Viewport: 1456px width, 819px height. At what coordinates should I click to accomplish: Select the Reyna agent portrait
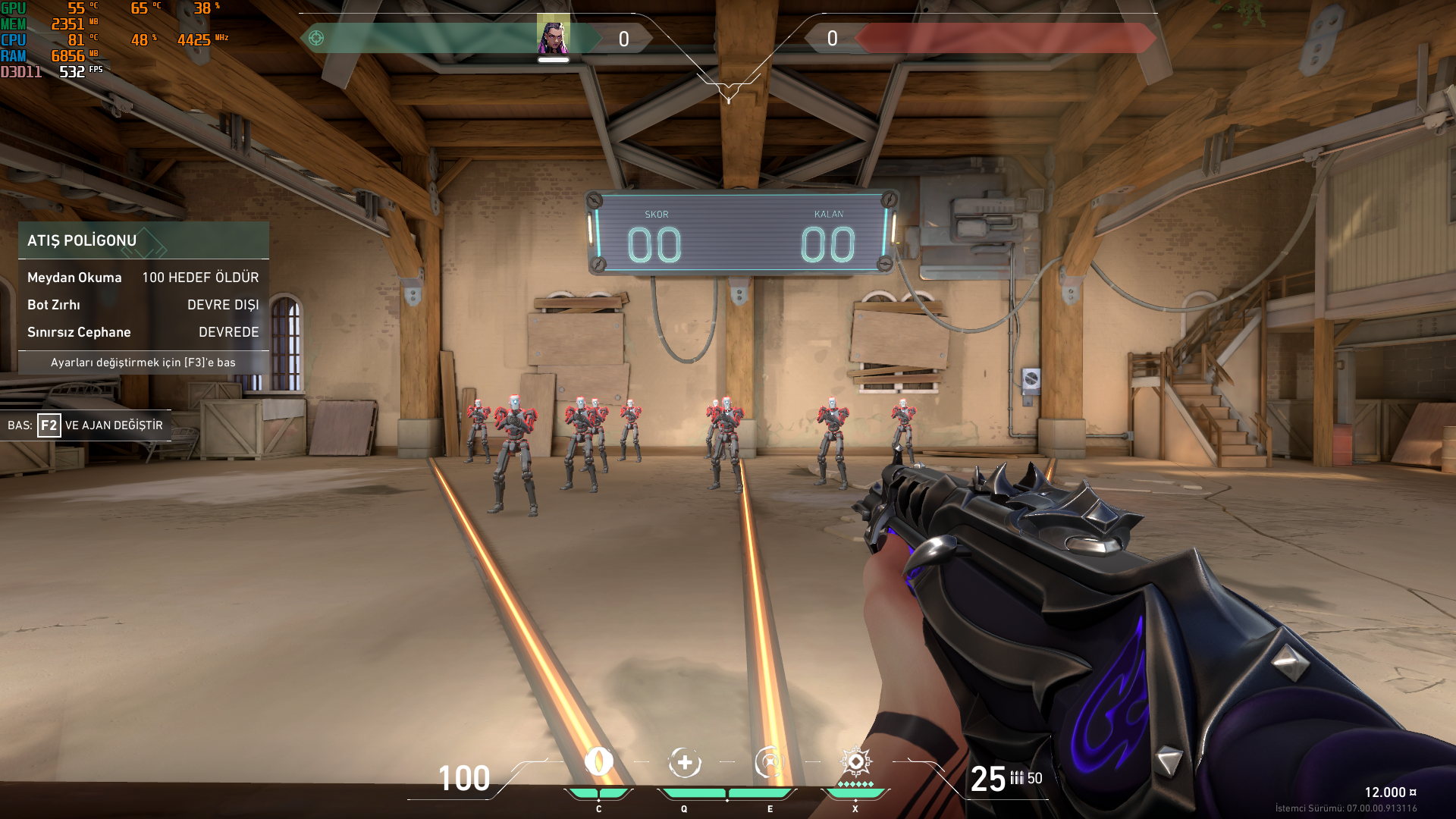click(x=553, y=36)
